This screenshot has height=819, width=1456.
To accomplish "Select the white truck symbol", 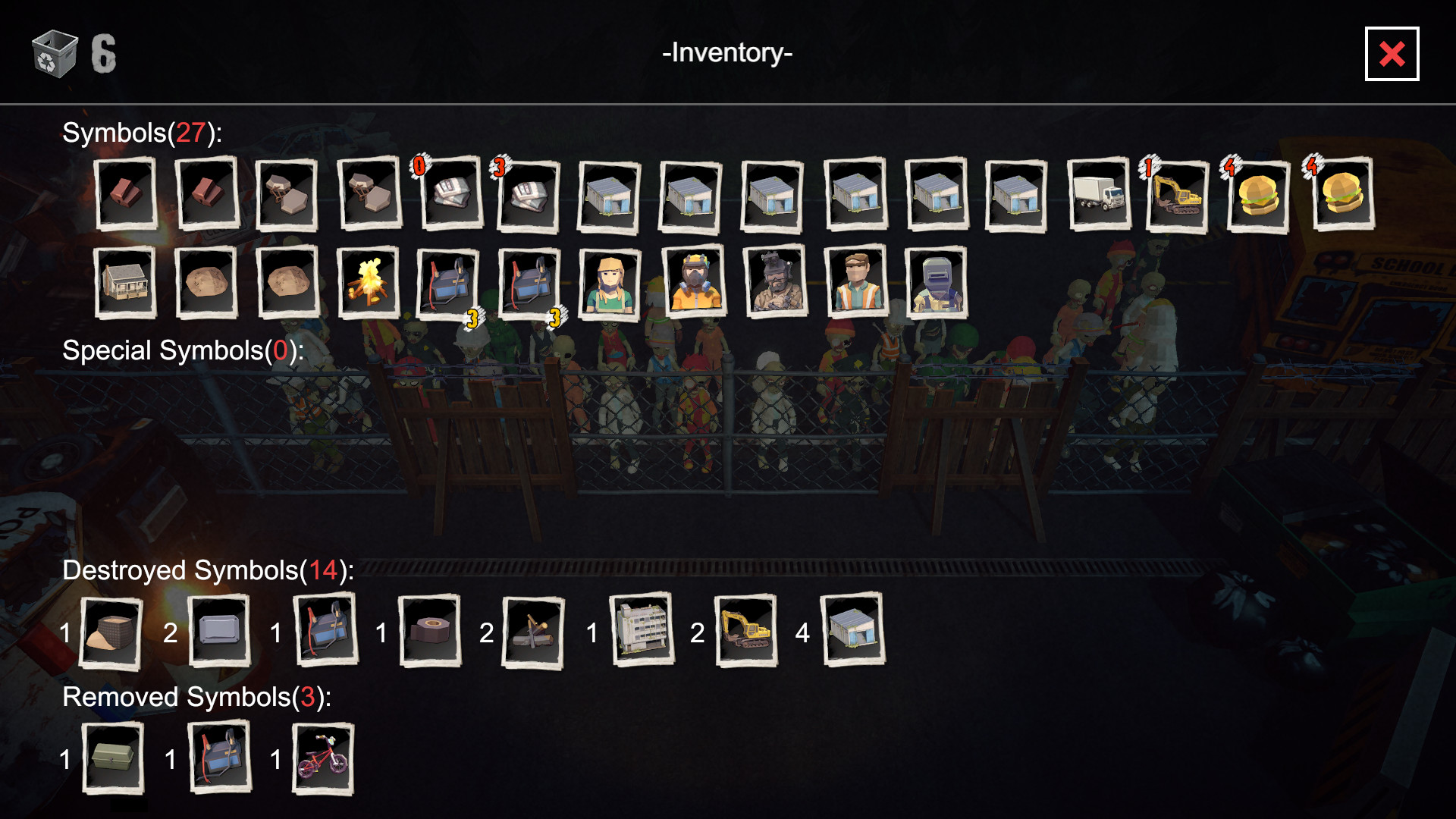I will (x=1098, y=195).
